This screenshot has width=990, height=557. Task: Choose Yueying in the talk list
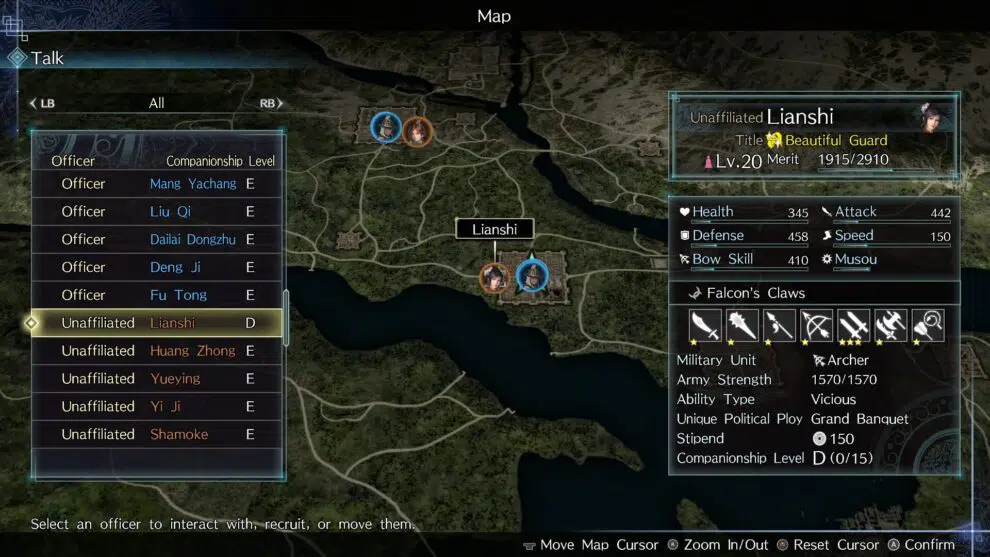coord(157,379)
